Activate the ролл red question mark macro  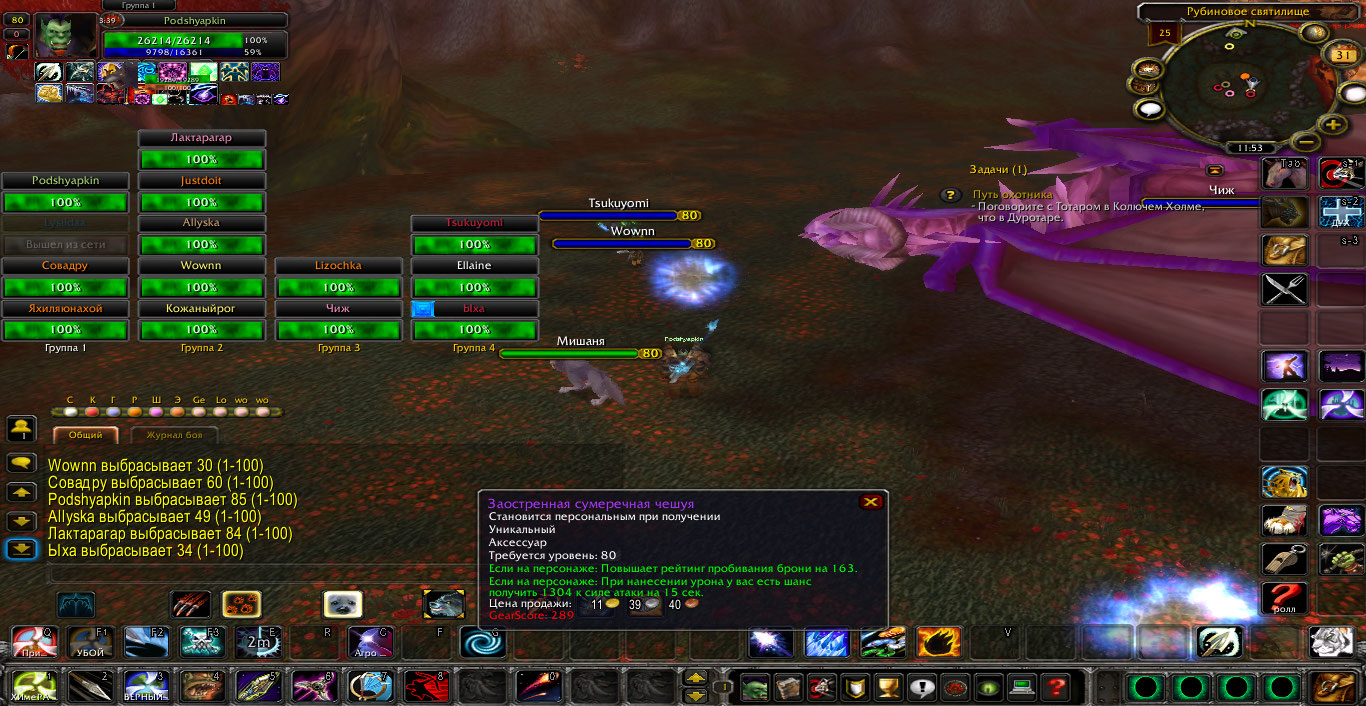click(1284, 598)
